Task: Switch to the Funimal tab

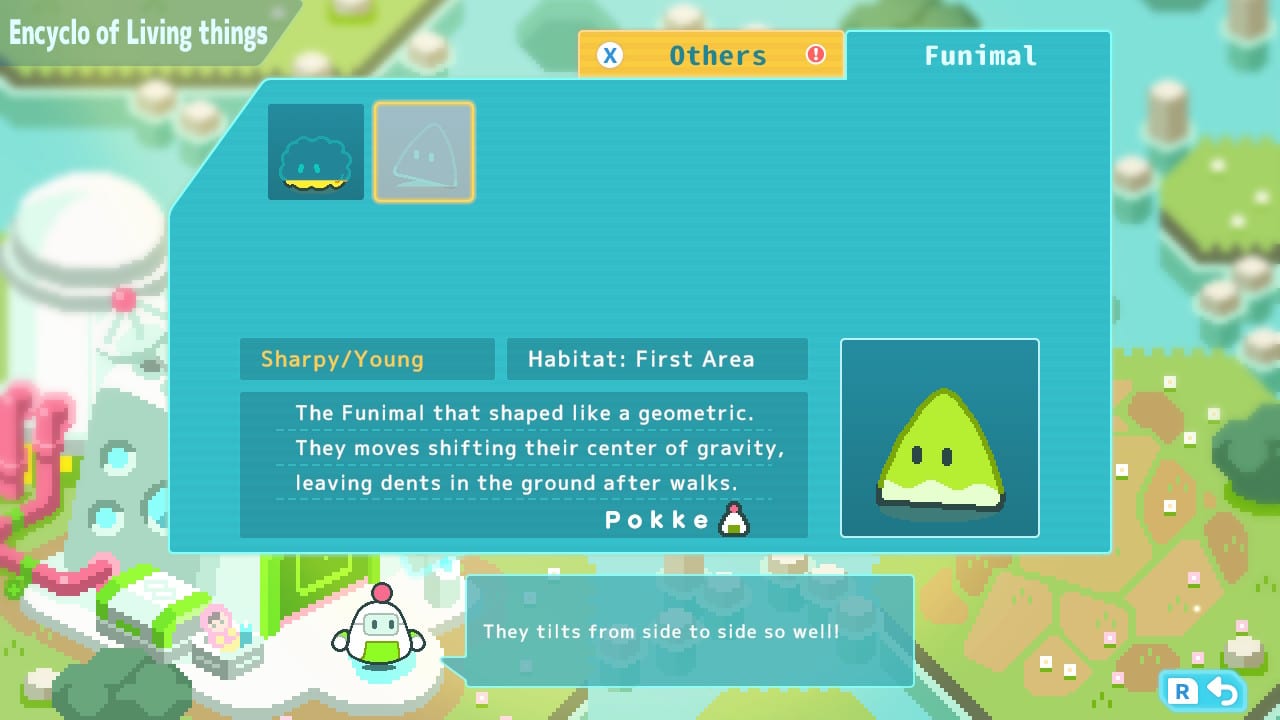Action: point(980,56)
